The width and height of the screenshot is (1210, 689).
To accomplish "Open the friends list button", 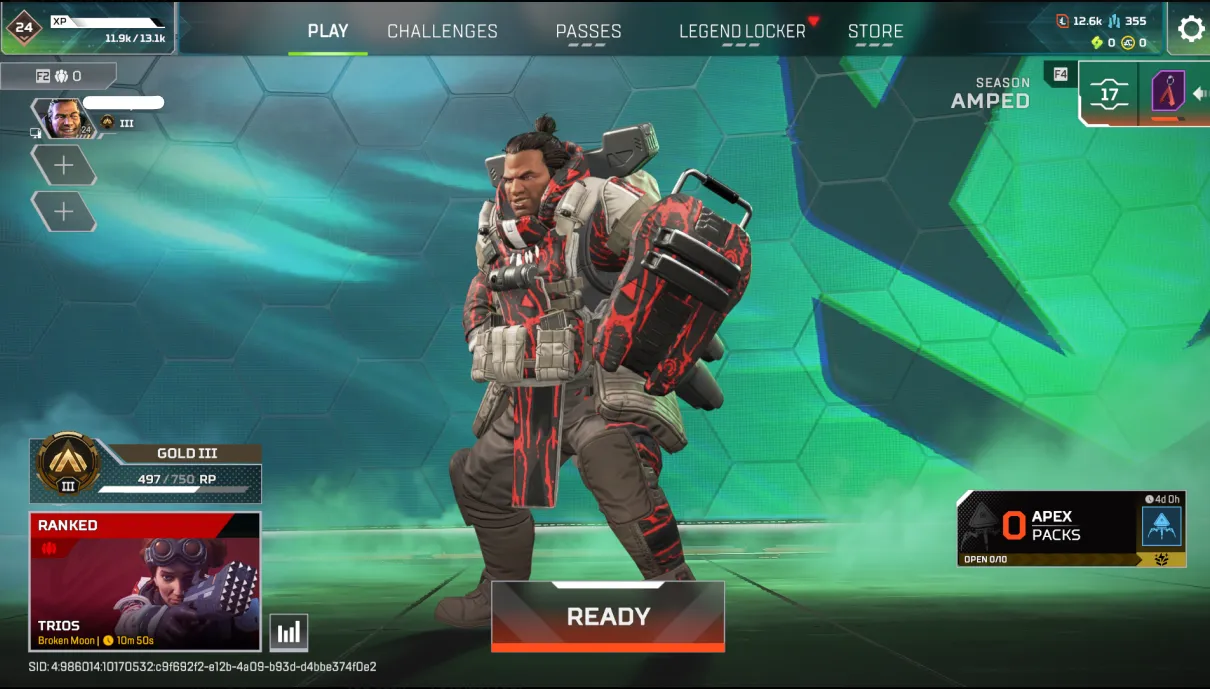I will pos(58,76).
